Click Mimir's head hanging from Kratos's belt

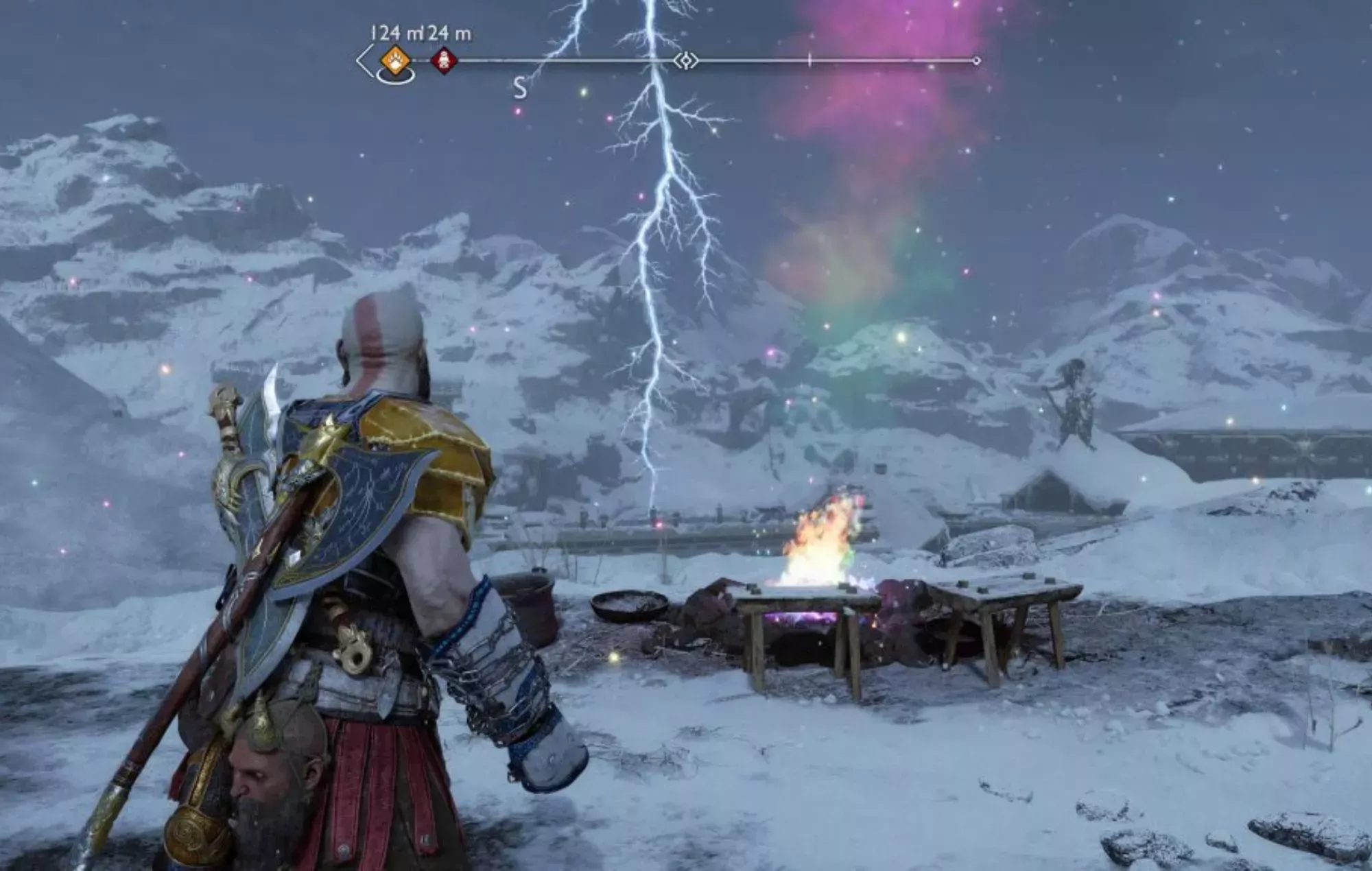coord(274,775)
